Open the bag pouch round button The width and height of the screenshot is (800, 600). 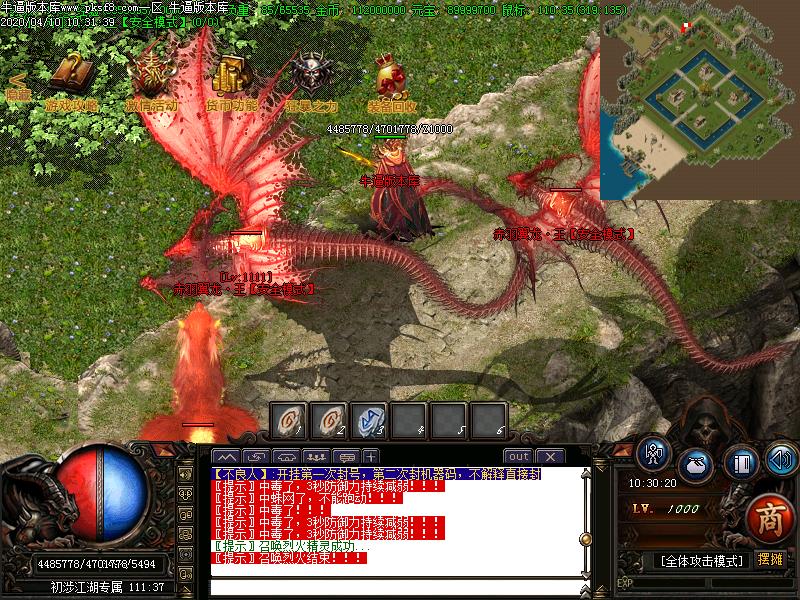695,466
